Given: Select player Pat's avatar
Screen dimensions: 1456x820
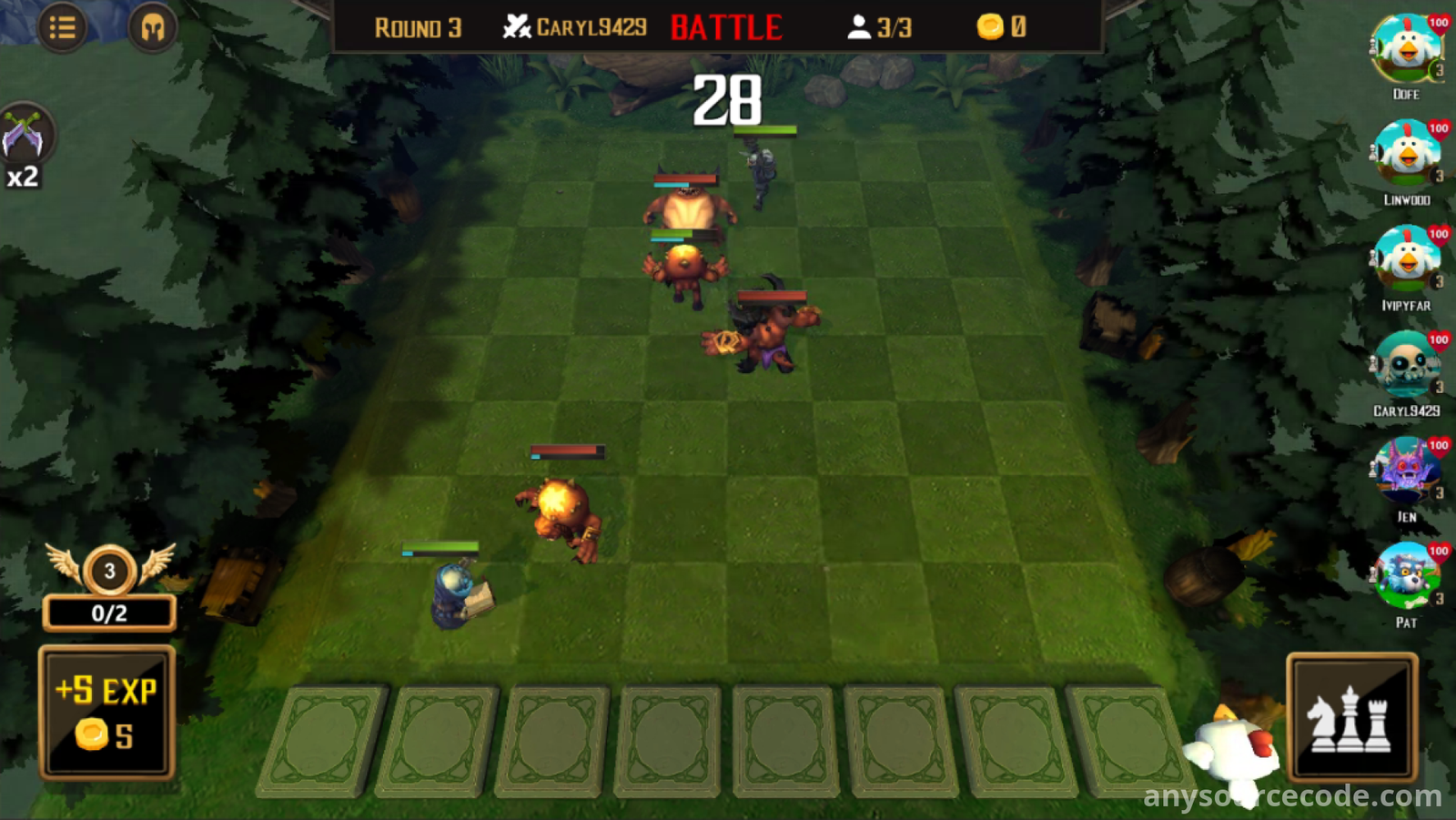Looking at the screenshot, I should pos(1407,577).
